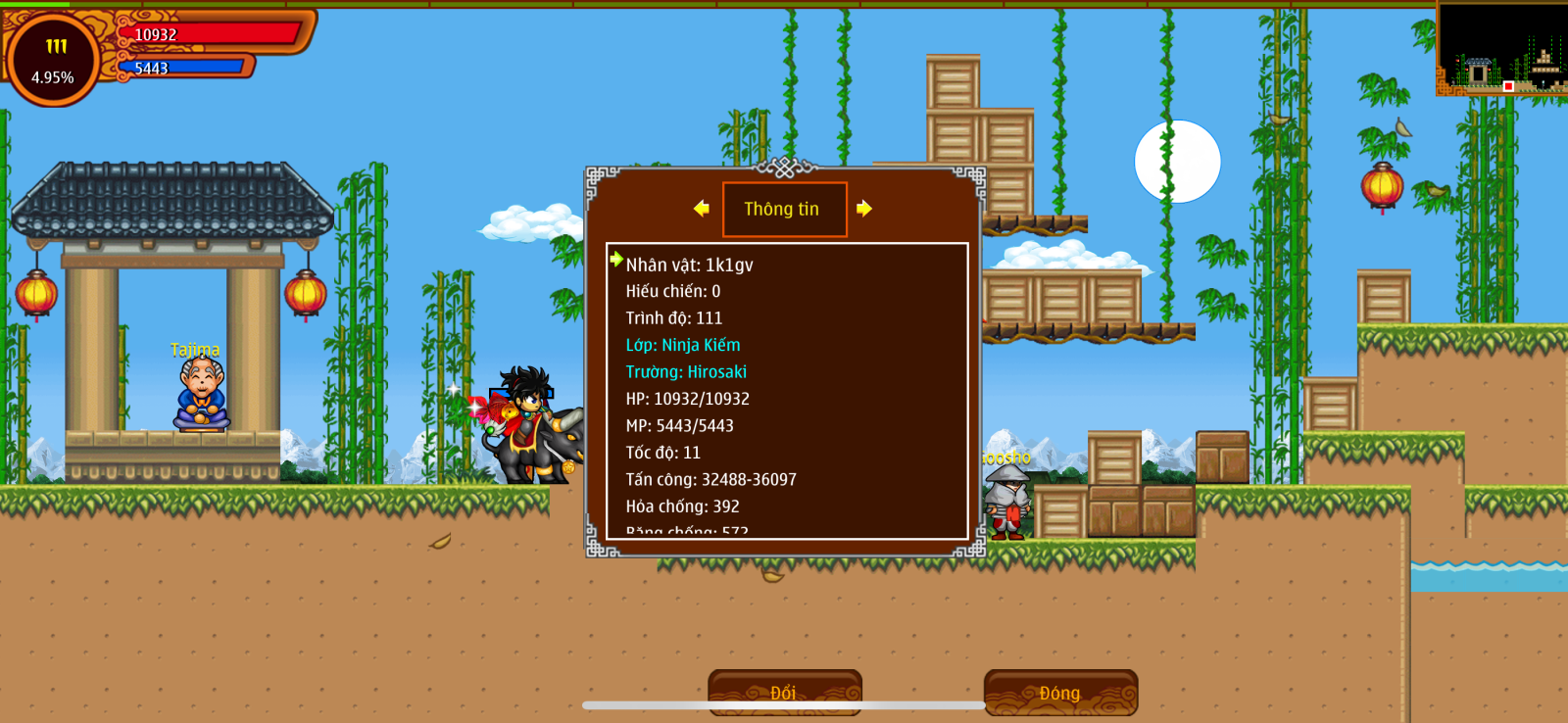The image size is (1568, 723).
Task: Click the Đổi button
Action: [x=784, y=692]
